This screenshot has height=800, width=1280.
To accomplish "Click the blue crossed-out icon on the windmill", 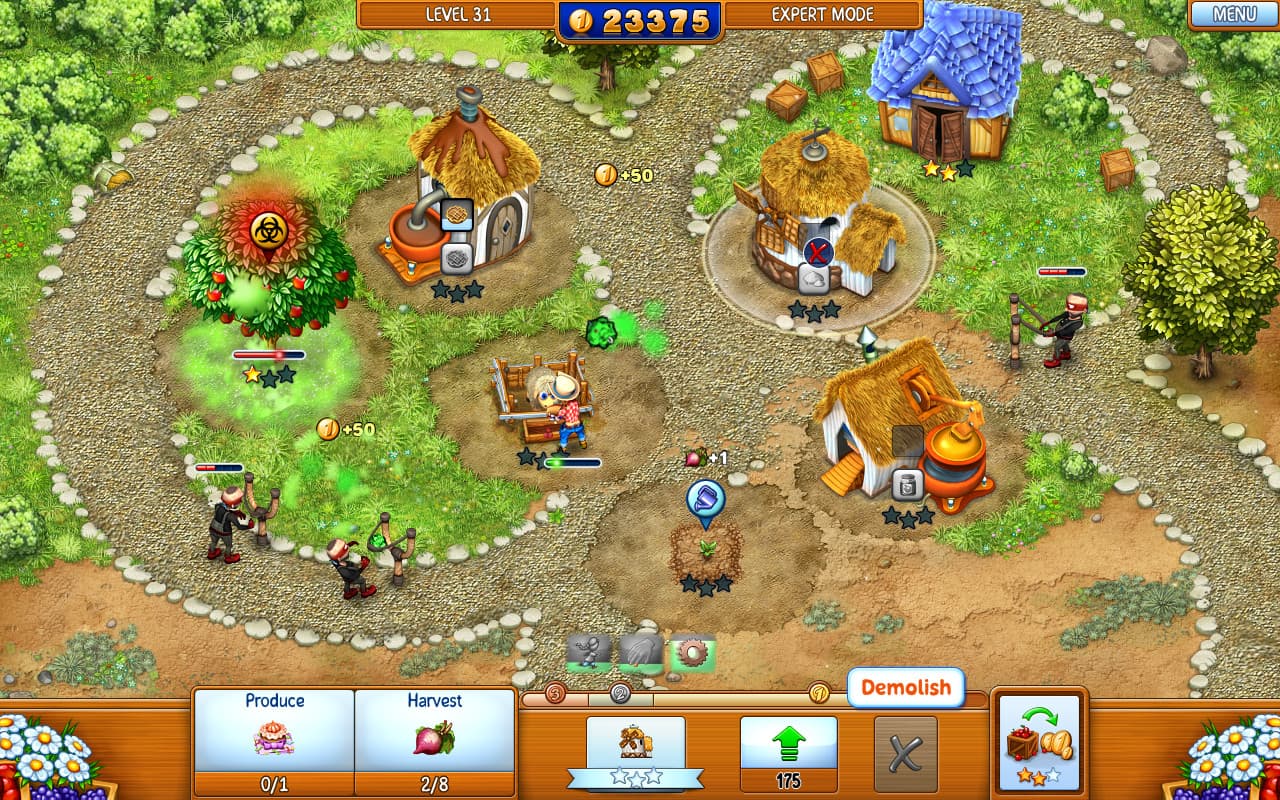I will (x=820, y=252).
